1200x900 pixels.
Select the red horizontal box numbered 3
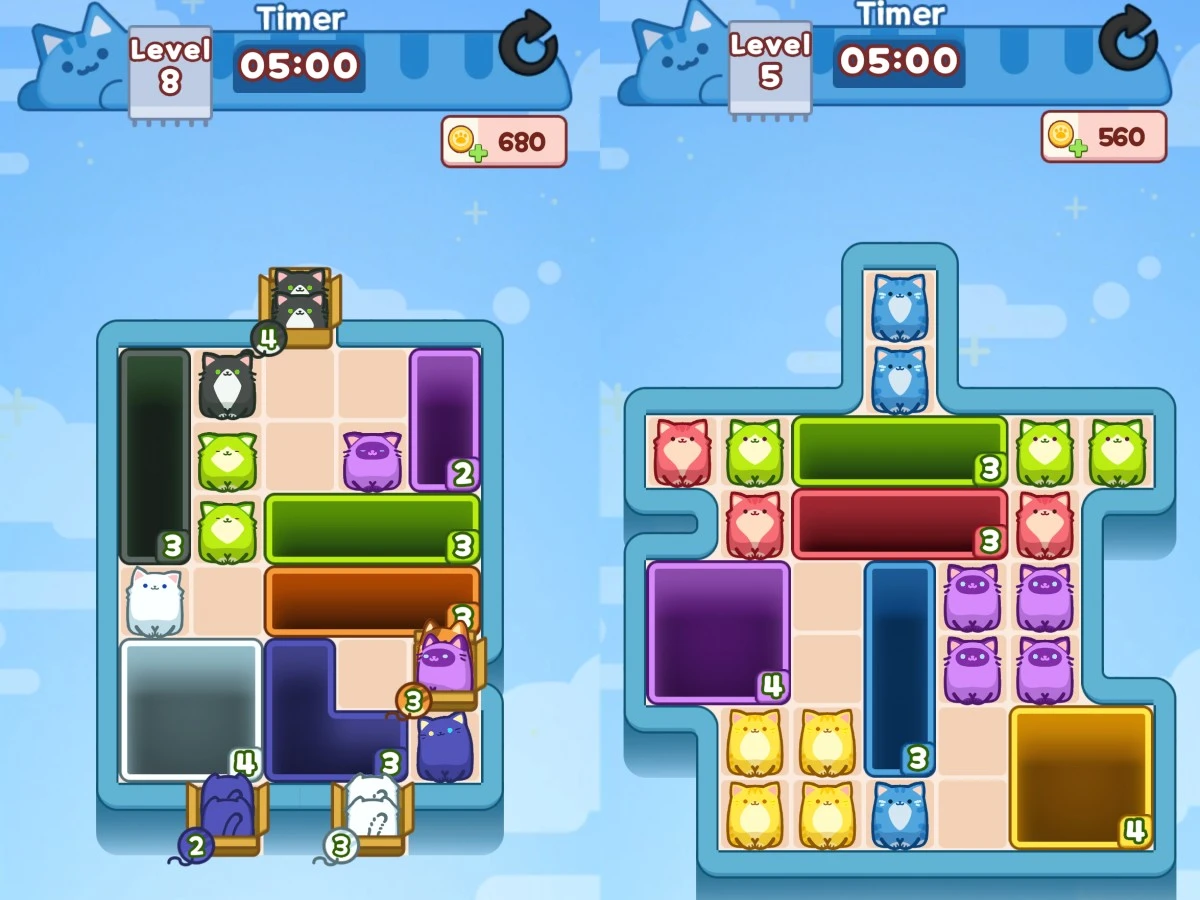(x=899, y=524)
